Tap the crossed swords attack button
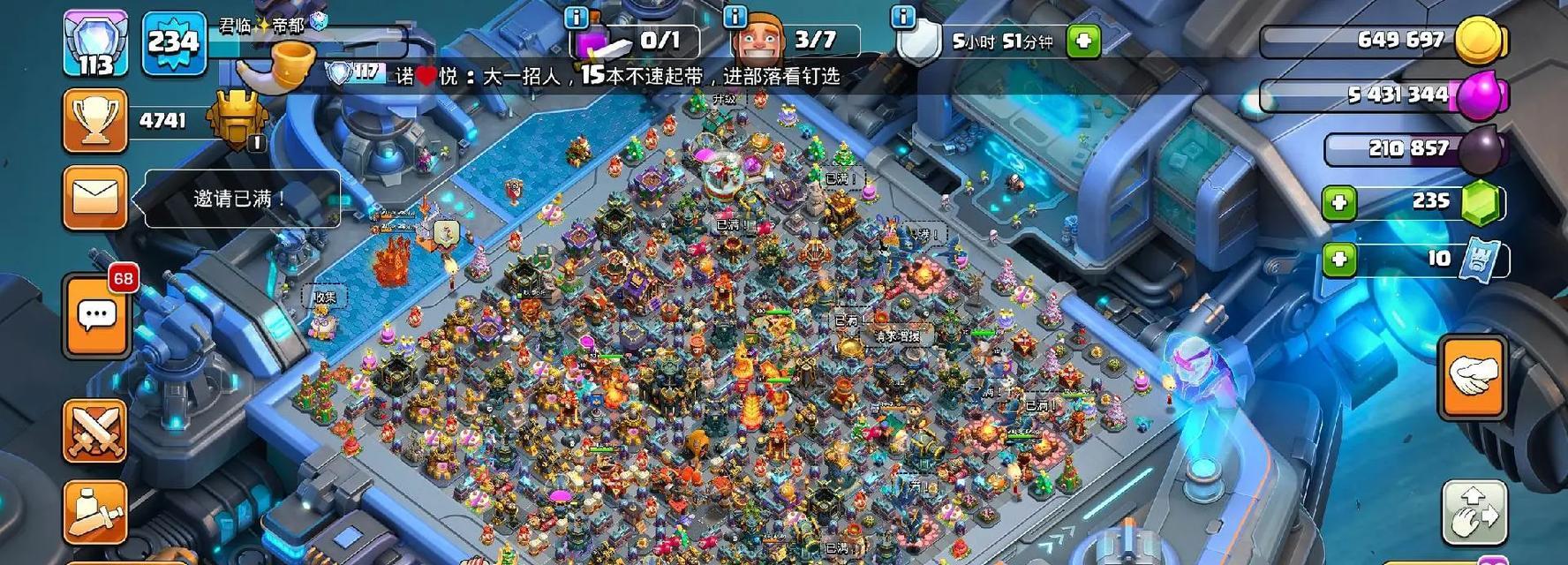1568x565 pixels. point(95,430)
